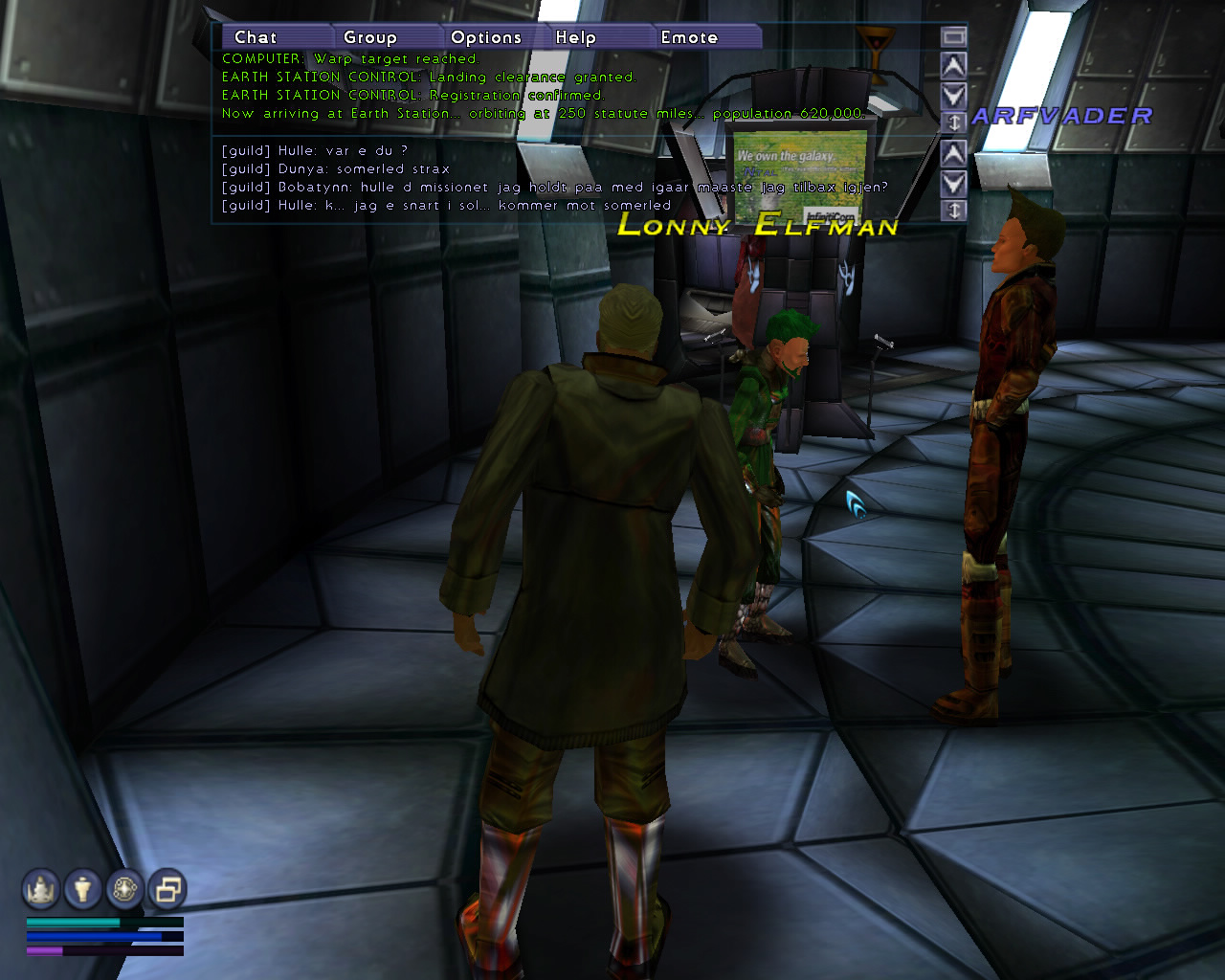Click the guild chat's resize handle
This screenshot has width=1225, height=980.
point(953,211)
